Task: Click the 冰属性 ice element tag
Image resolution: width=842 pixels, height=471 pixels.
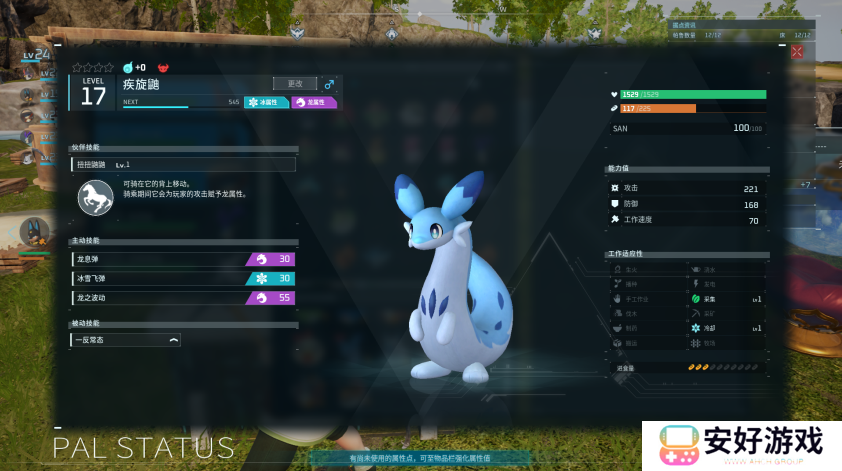Action: click(267, 102)
